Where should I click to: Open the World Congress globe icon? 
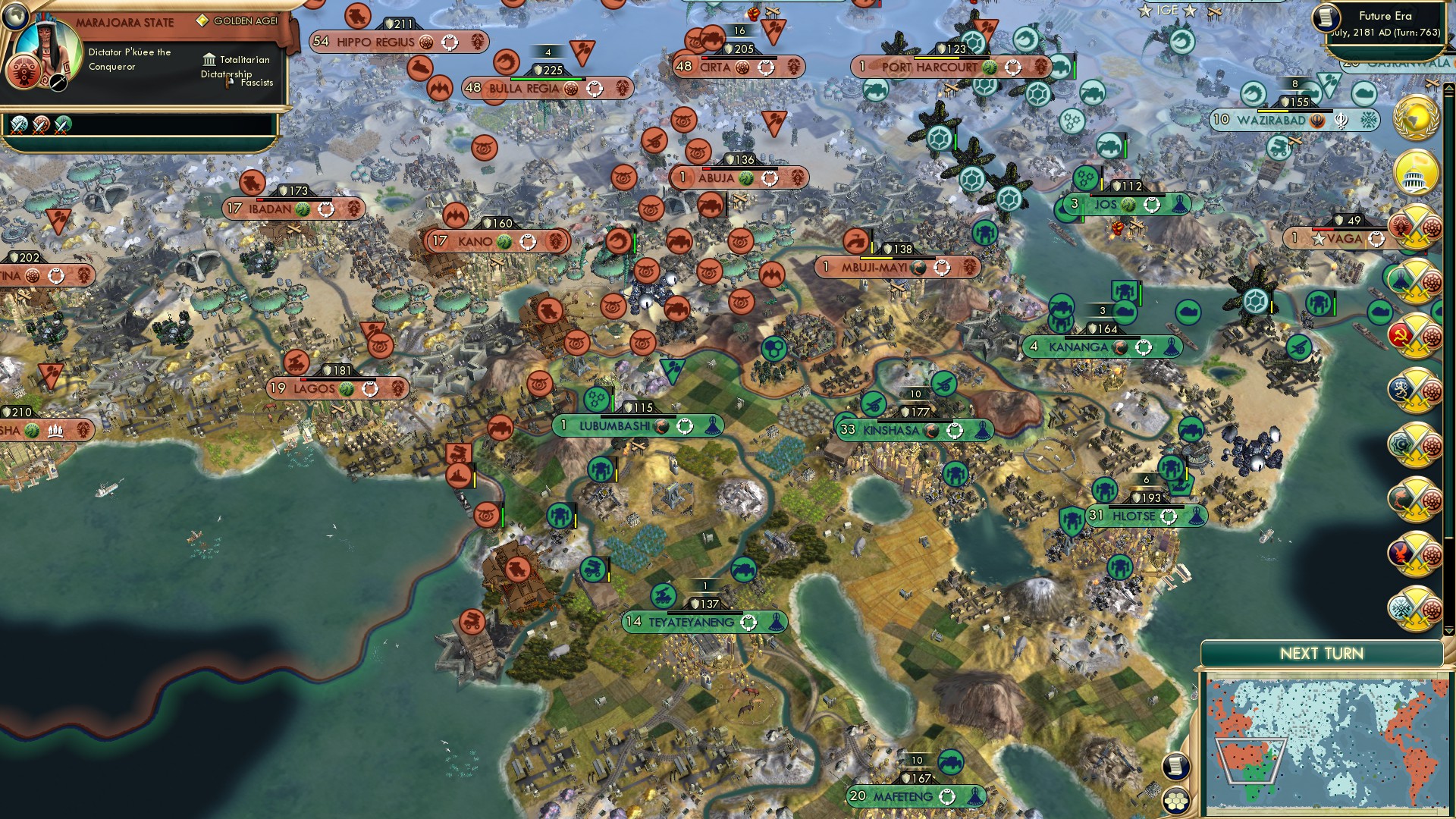(x=1417, y=119)
